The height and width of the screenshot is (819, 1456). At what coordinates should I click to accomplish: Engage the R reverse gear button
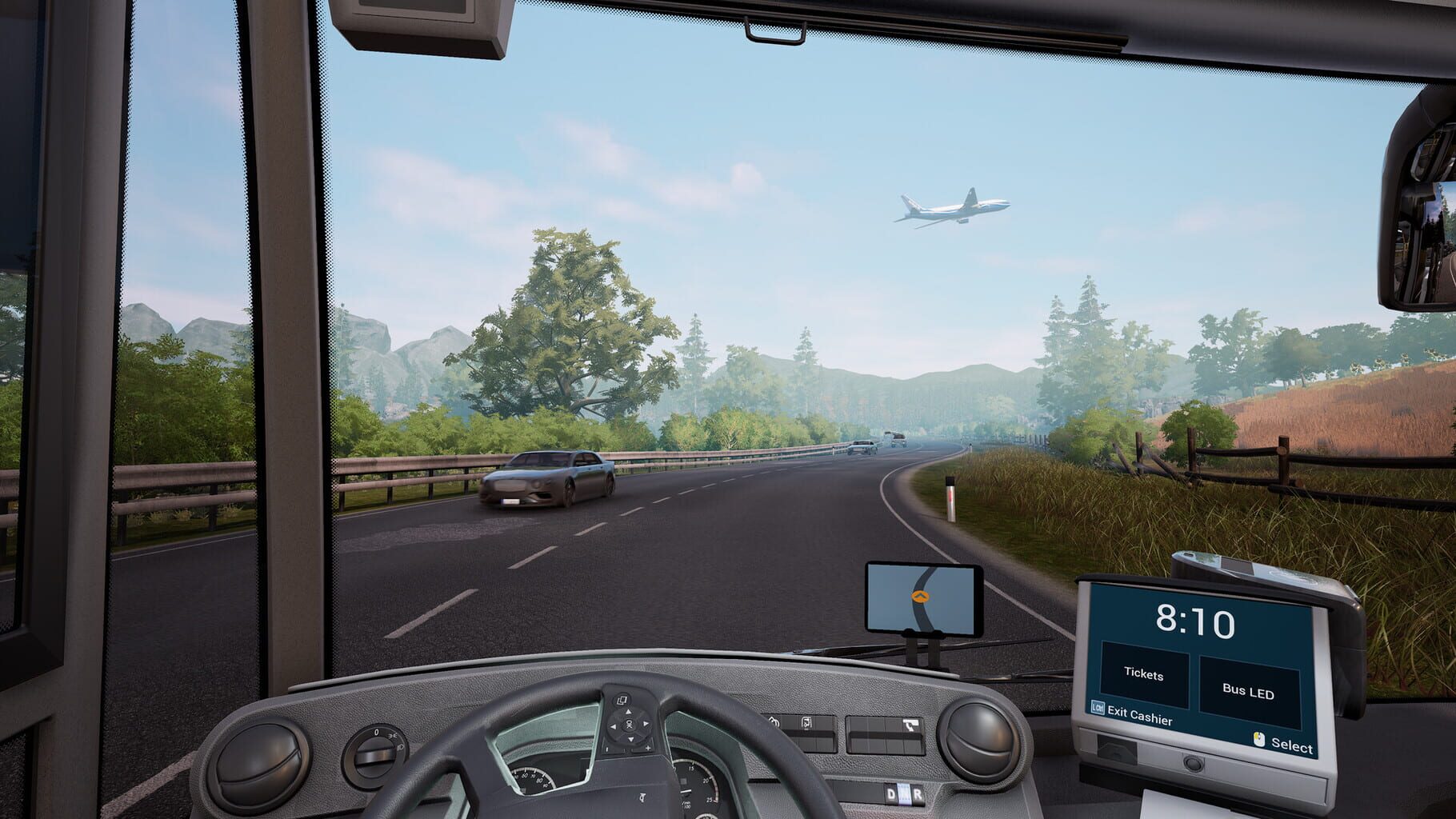click(918, 793)
